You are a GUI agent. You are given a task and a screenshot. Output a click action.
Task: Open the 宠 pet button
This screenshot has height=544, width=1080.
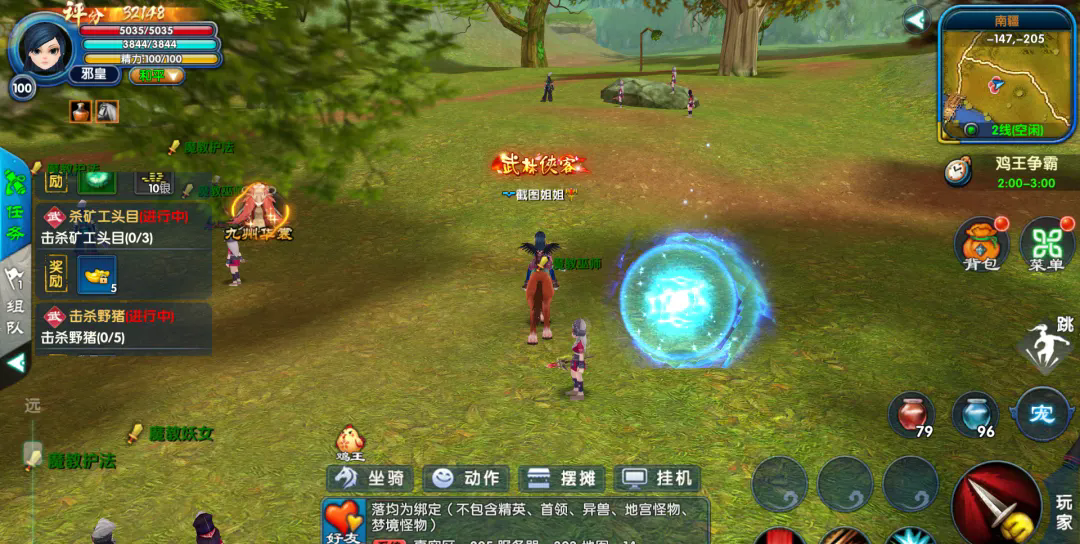click(1042, 414)
